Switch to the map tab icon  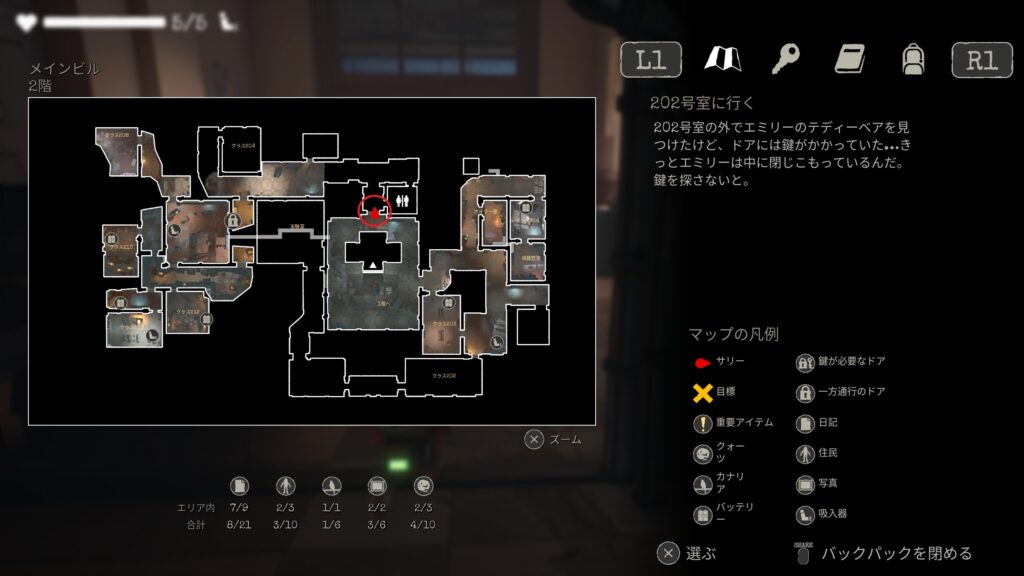tap(722, 59)
